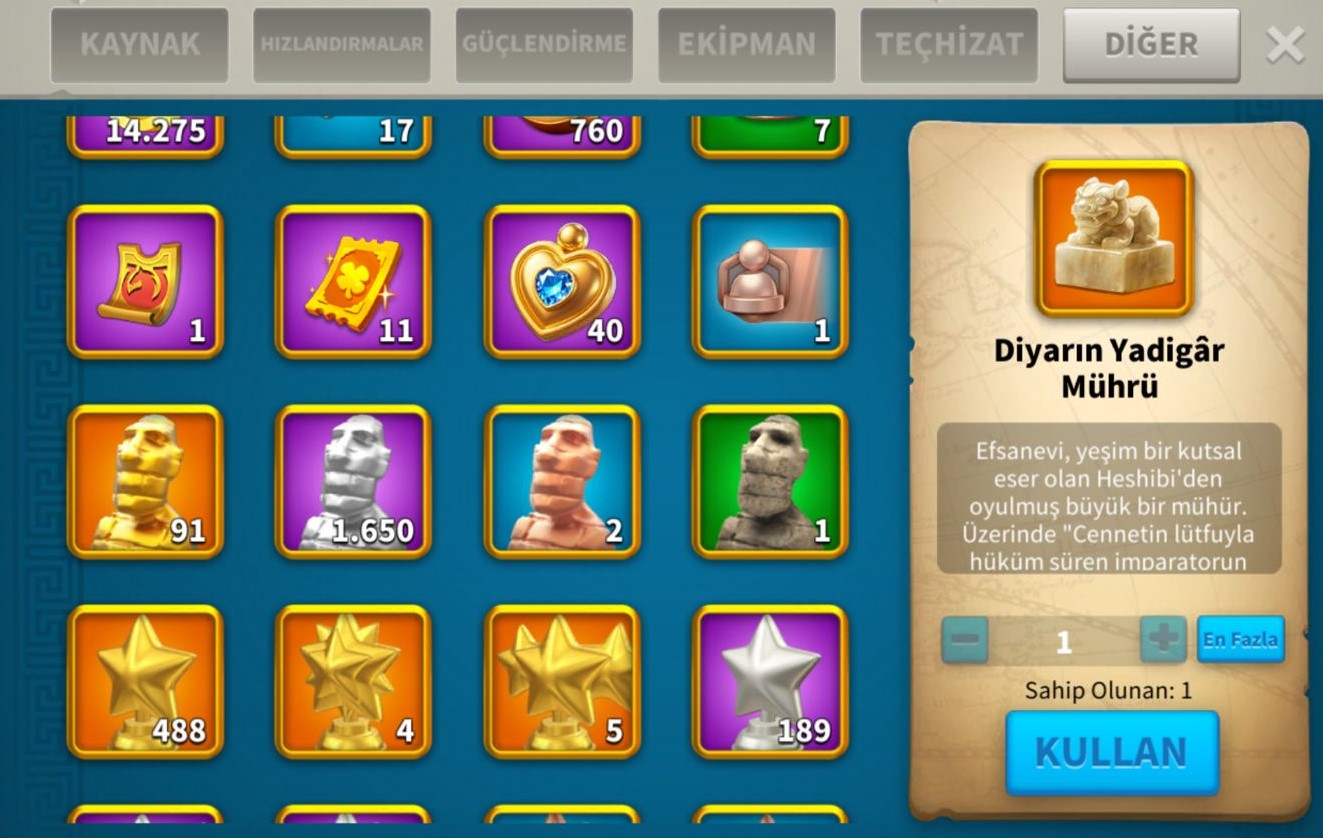Tap the En Fazla max quantity button
Screen dimensions: 1323x838
(1240, 639)
